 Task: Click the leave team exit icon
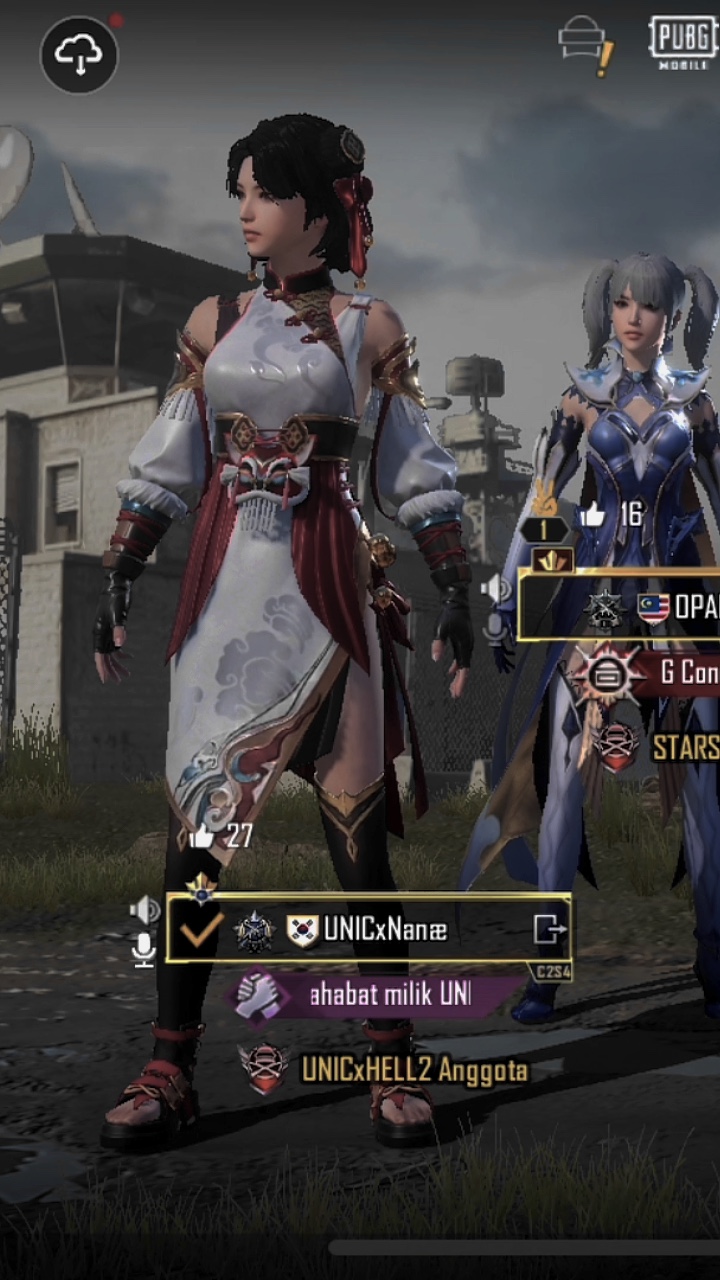click(549, 930)
